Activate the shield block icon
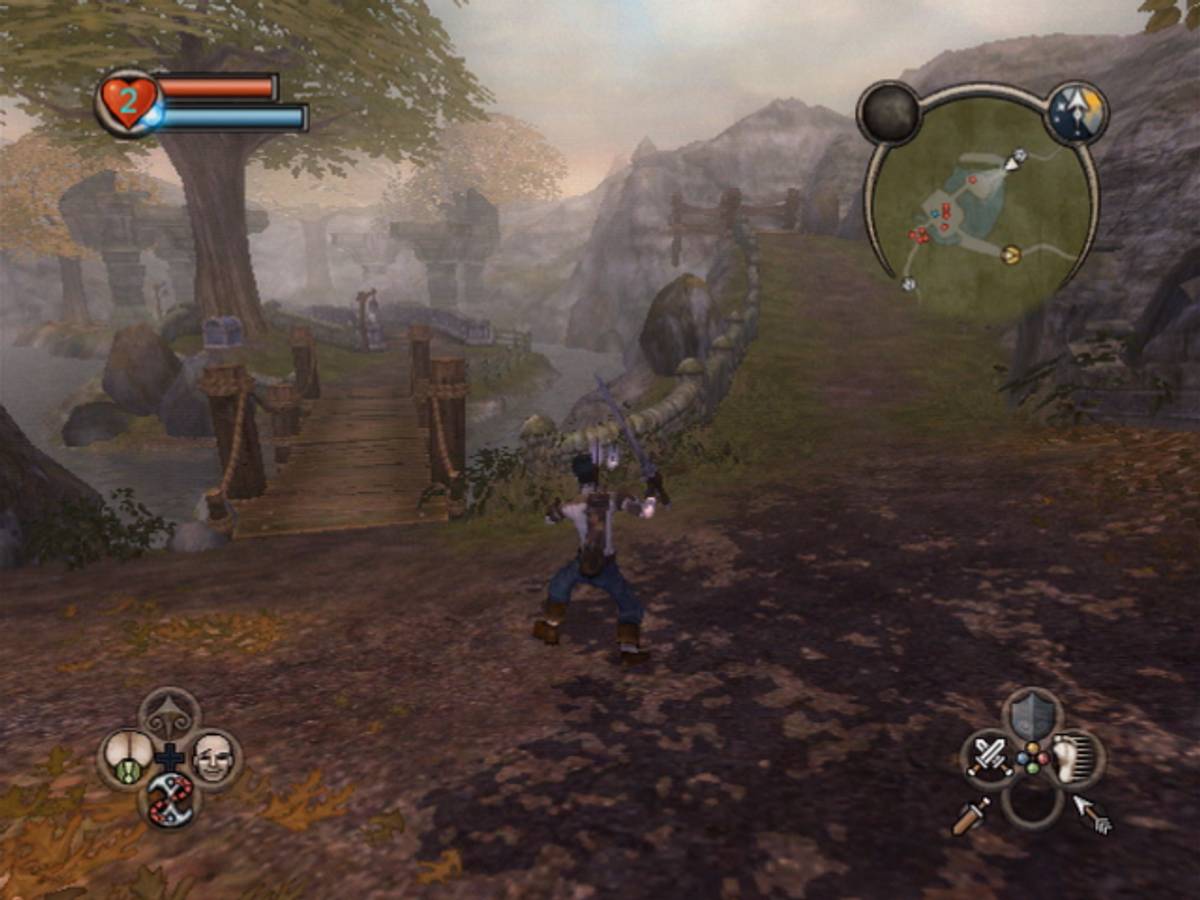The image size is (1200, 900). coord(1033,715)
